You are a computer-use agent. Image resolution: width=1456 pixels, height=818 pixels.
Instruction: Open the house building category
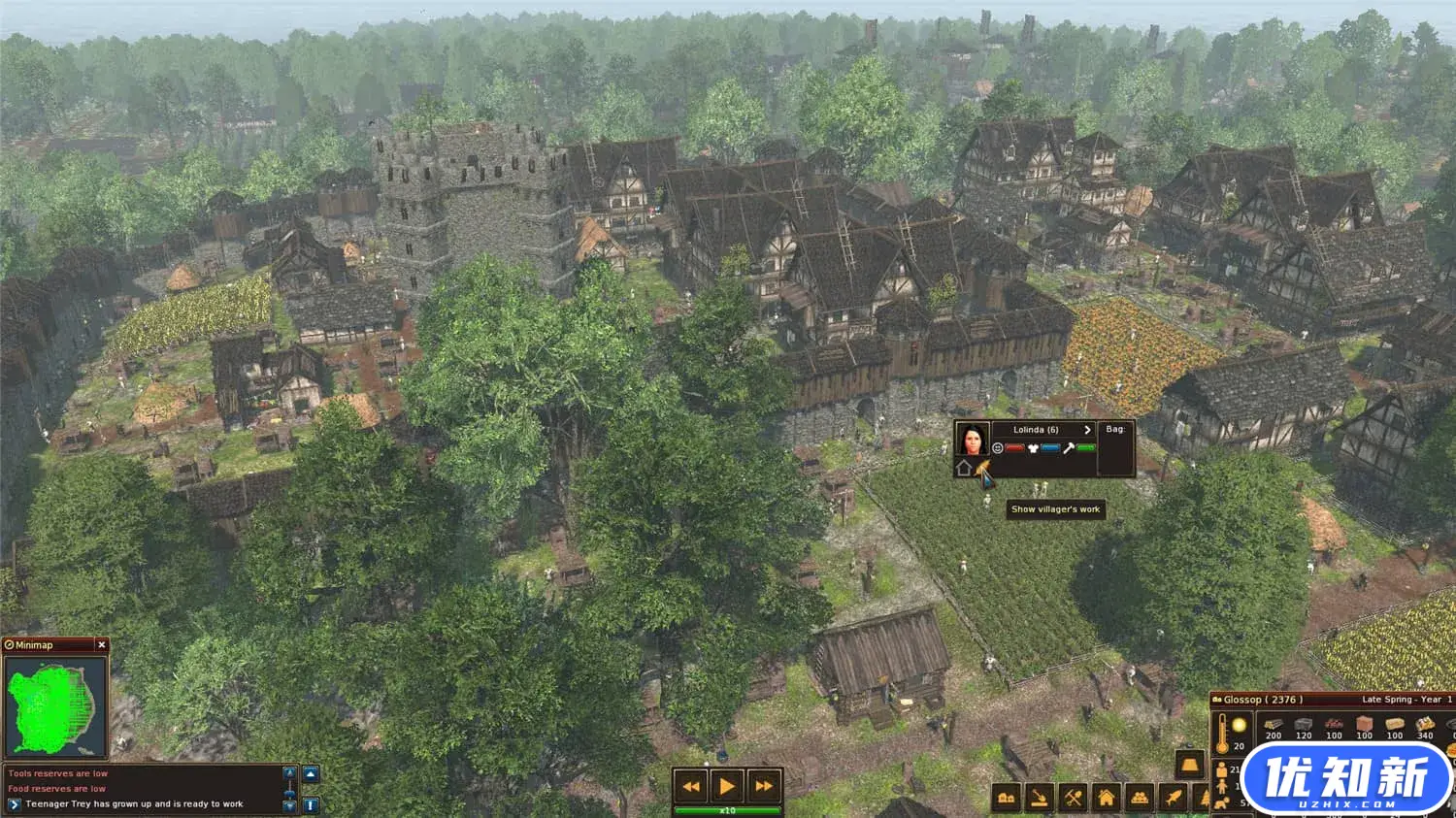[1107, 799]
